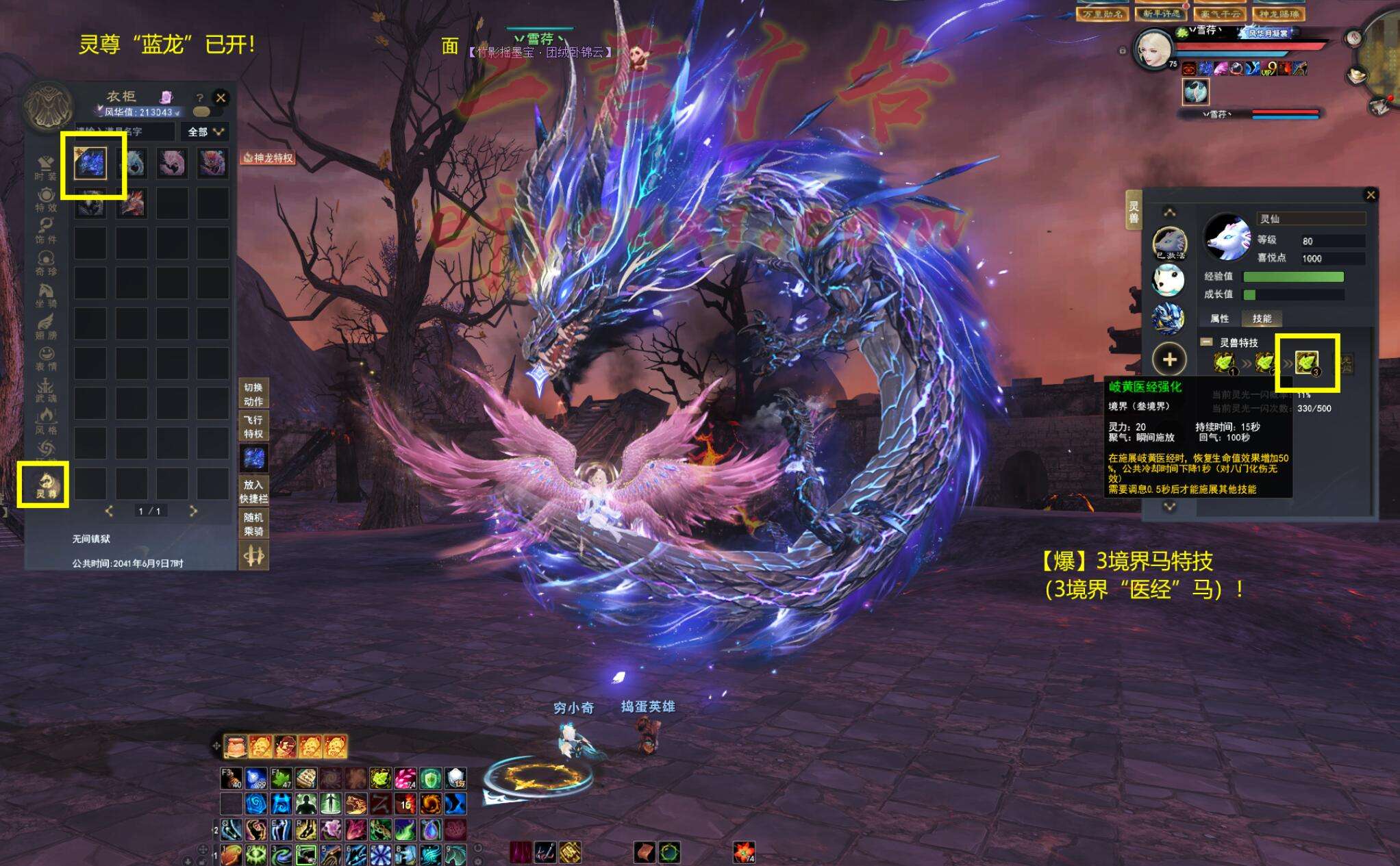Click the 切换动作 button
1400x866 pixels.
tap(253, 394)
